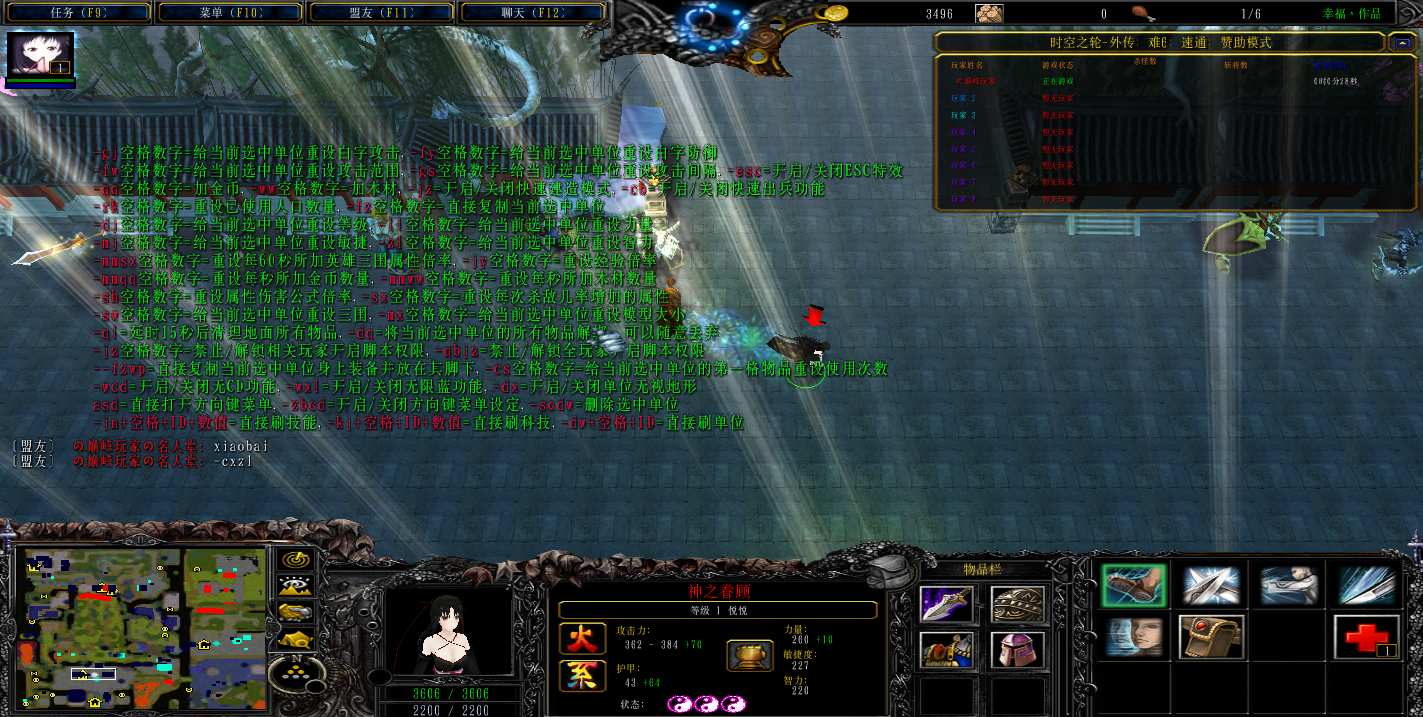1423x717 pixels.
Task: Activate the boot move command
Action: [1134, 586]
